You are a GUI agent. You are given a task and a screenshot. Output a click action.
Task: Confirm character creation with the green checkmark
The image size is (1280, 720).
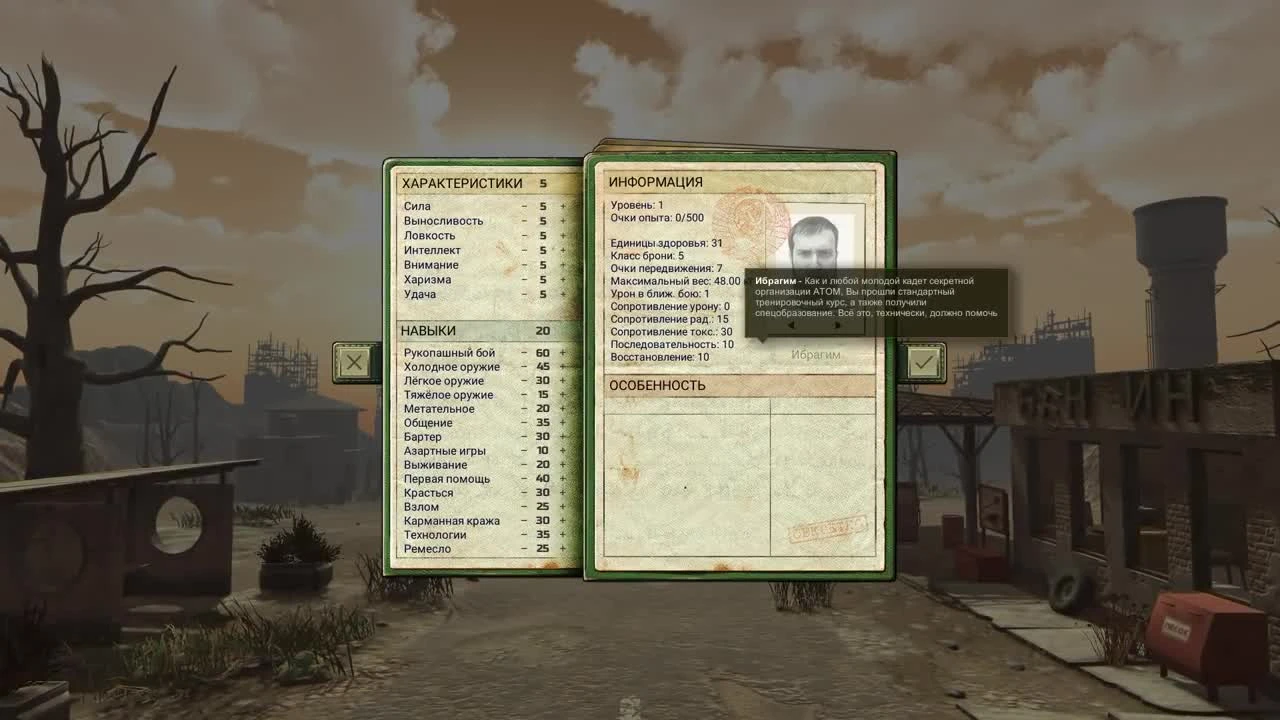tap(925, 362)
